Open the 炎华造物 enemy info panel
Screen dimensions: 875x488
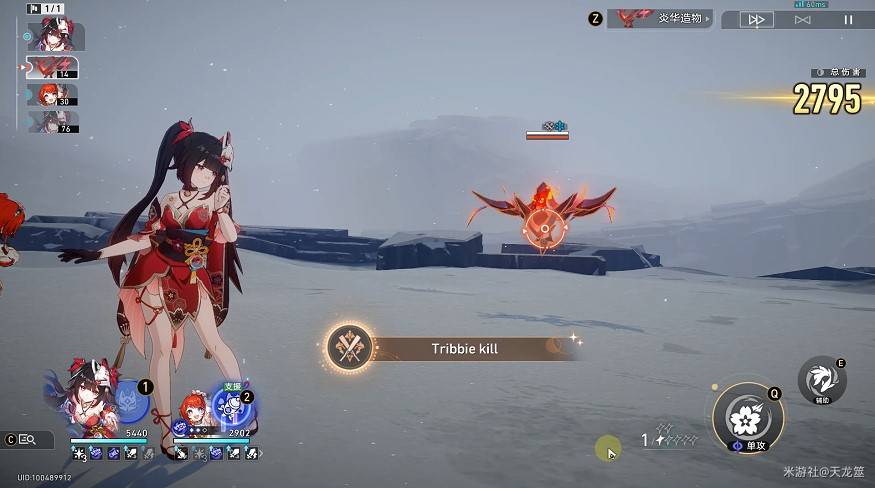click(660, 18)
